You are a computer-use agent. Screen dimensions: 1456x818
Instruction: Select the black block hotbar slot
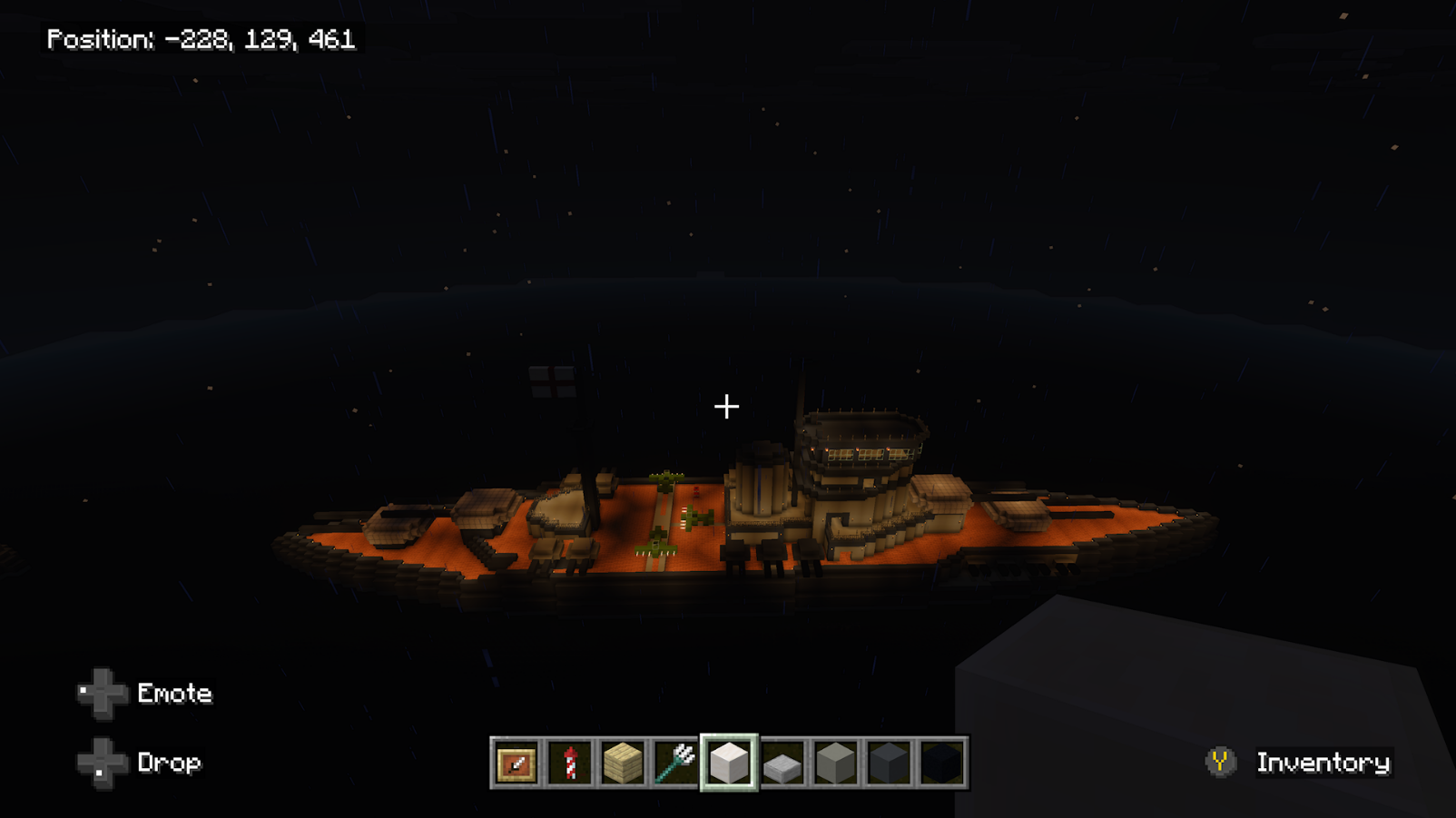(941, 764)
